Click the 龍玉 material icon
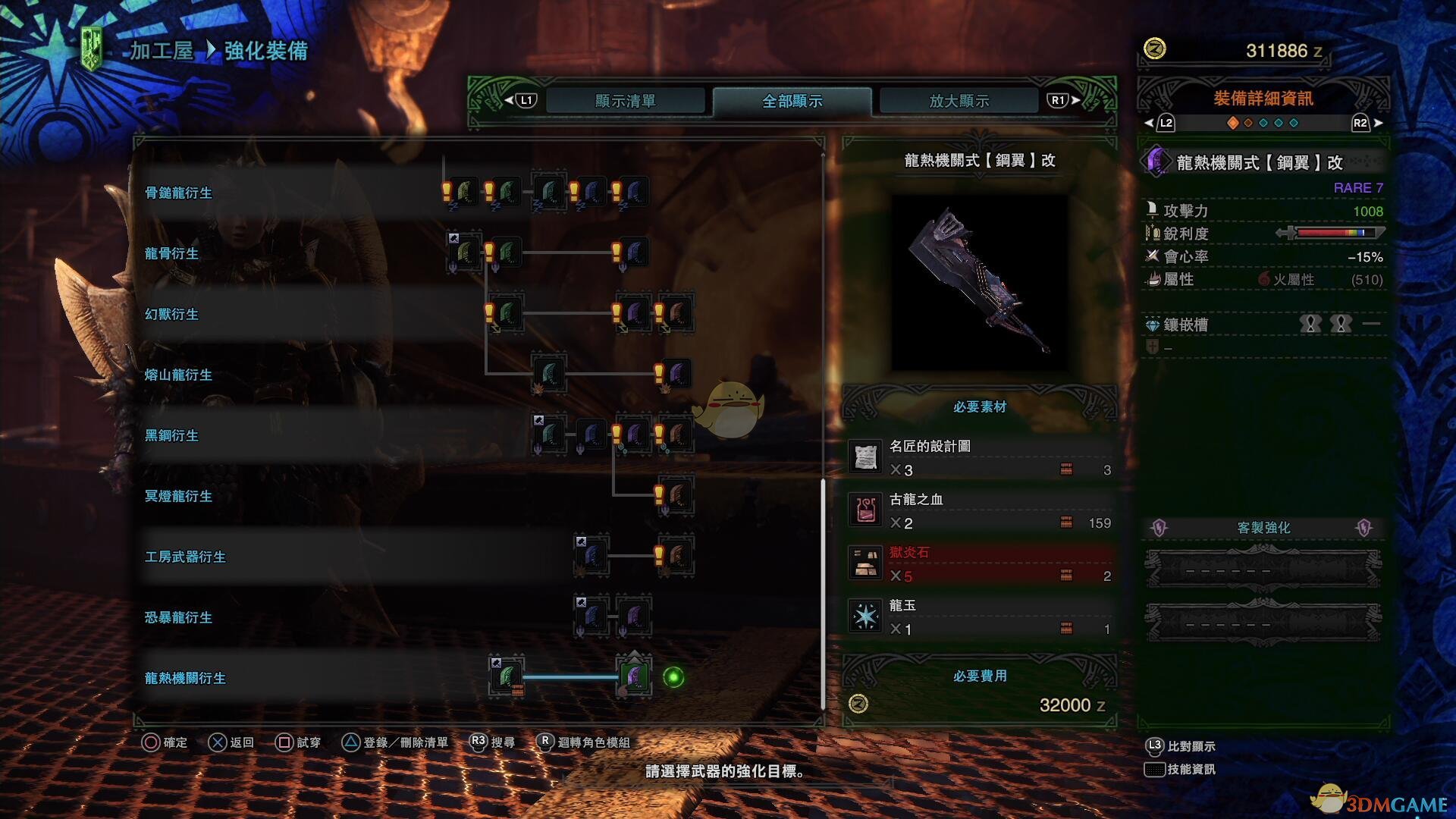The height and width of the screenshot is (819, 1456). [x=866, y=616]
